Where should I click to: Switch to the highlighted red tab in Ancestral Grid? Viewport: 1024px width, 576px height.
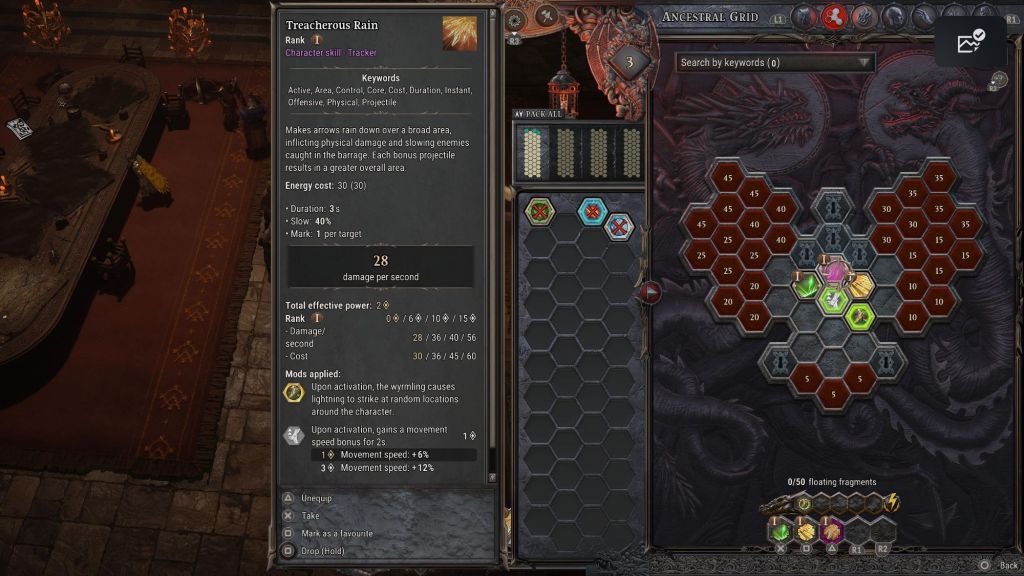point(834,16)
